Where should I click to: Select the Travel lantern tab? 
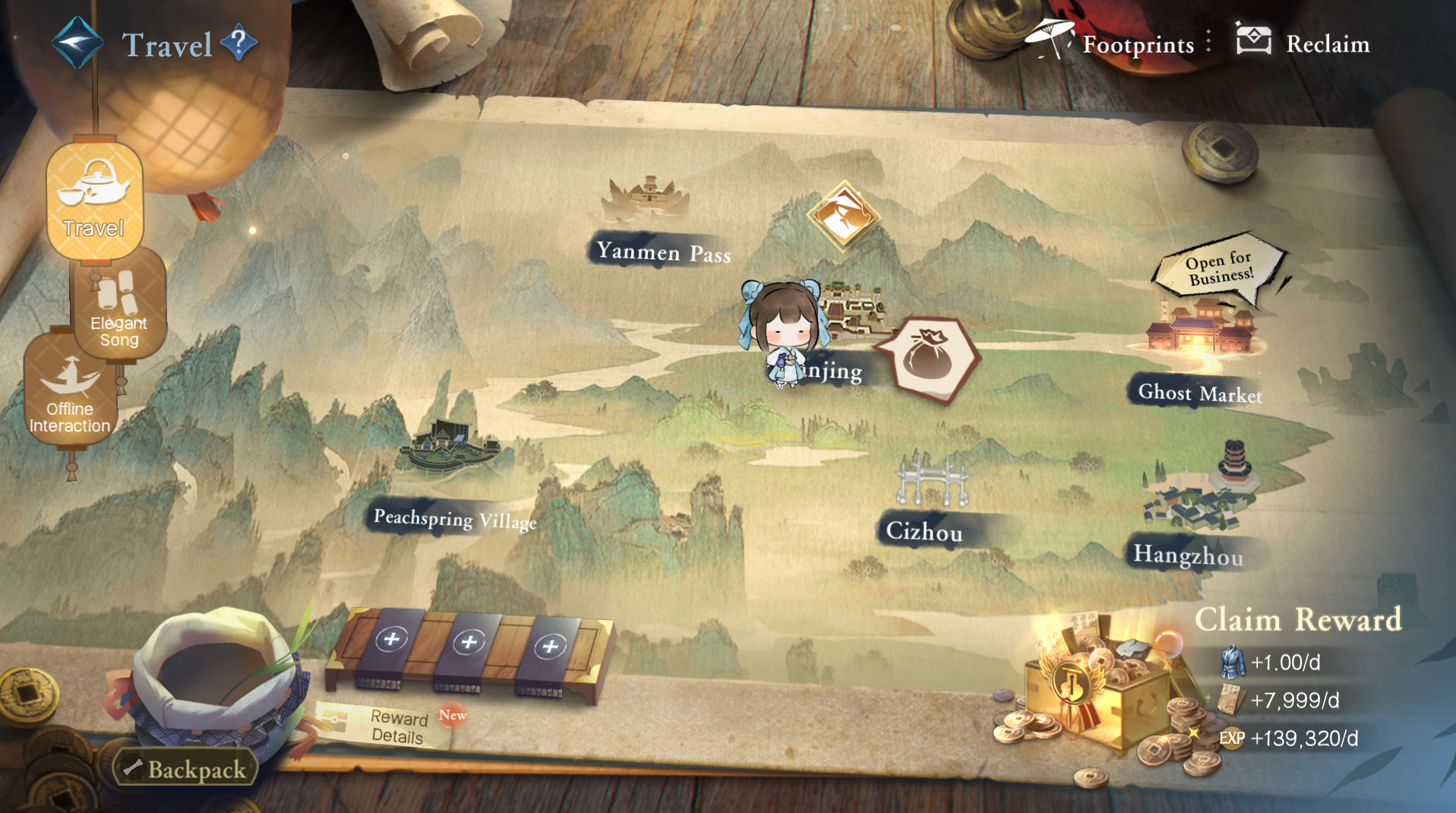tap(94, 200)
